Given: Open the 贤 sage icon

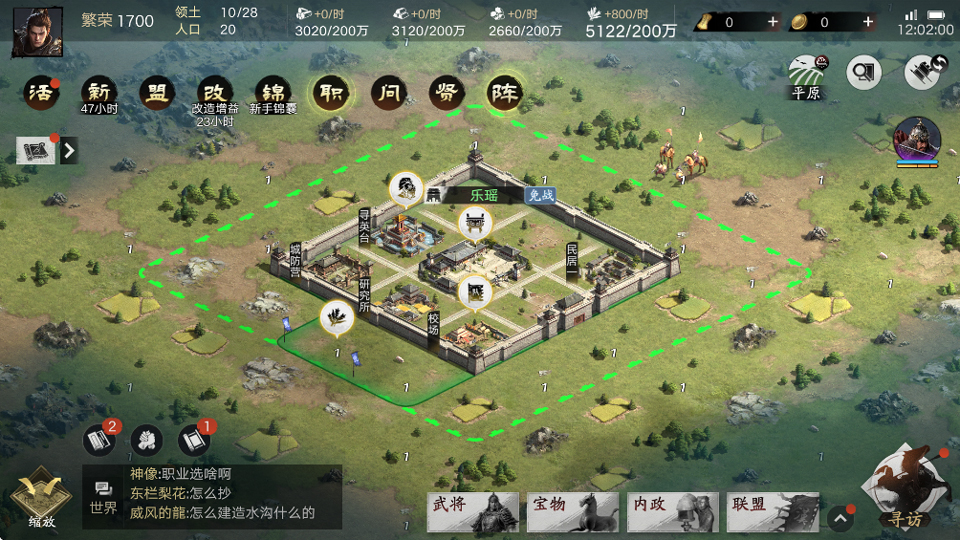Looking at the screenshot, I should pos(446,94).
